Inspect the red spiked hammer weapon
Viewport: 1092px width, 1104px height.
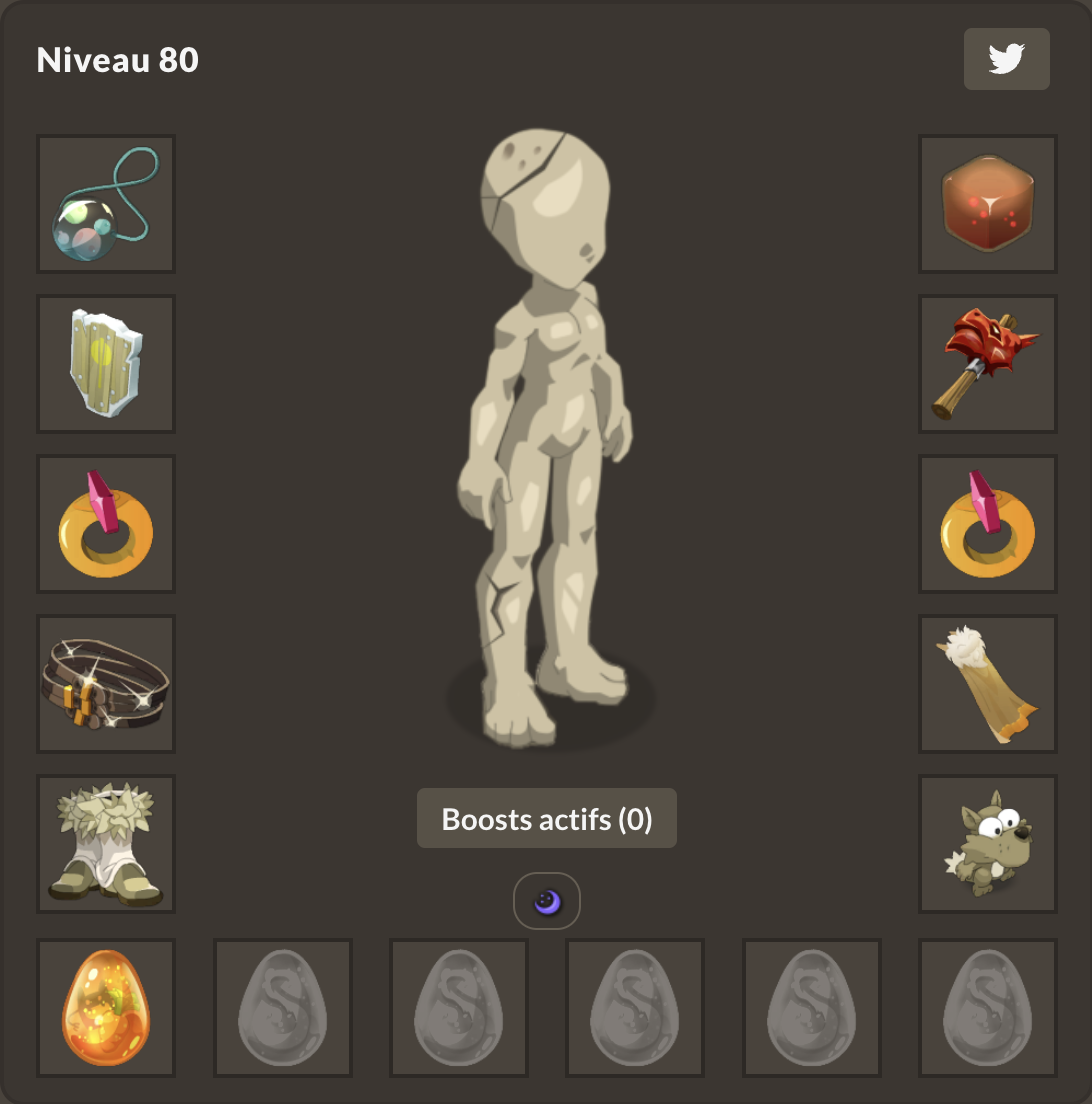(x=988, y=364)
